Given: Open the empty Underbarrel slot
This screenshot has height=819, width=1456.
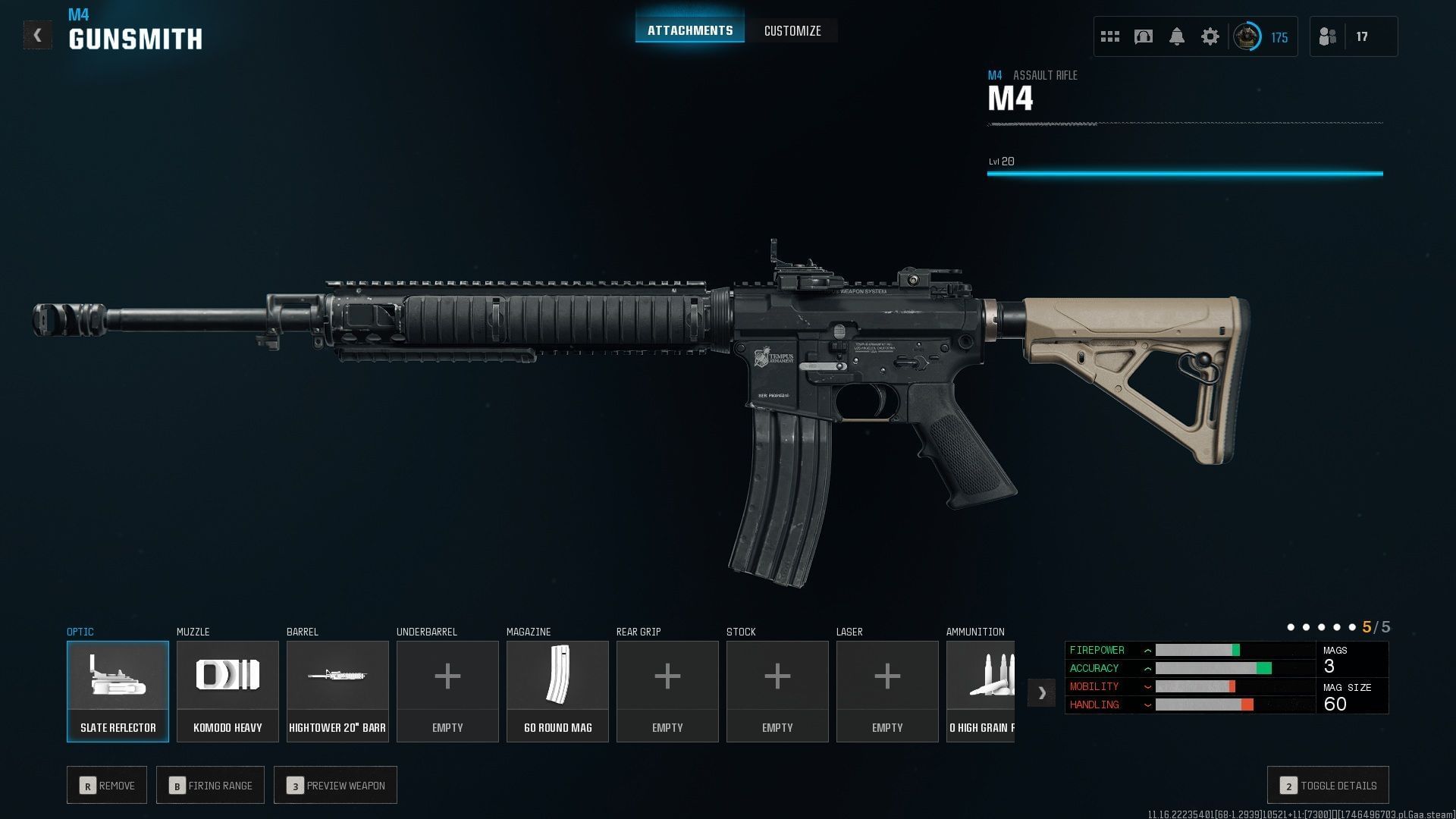Looking at the screenshot, I should 447,691.
